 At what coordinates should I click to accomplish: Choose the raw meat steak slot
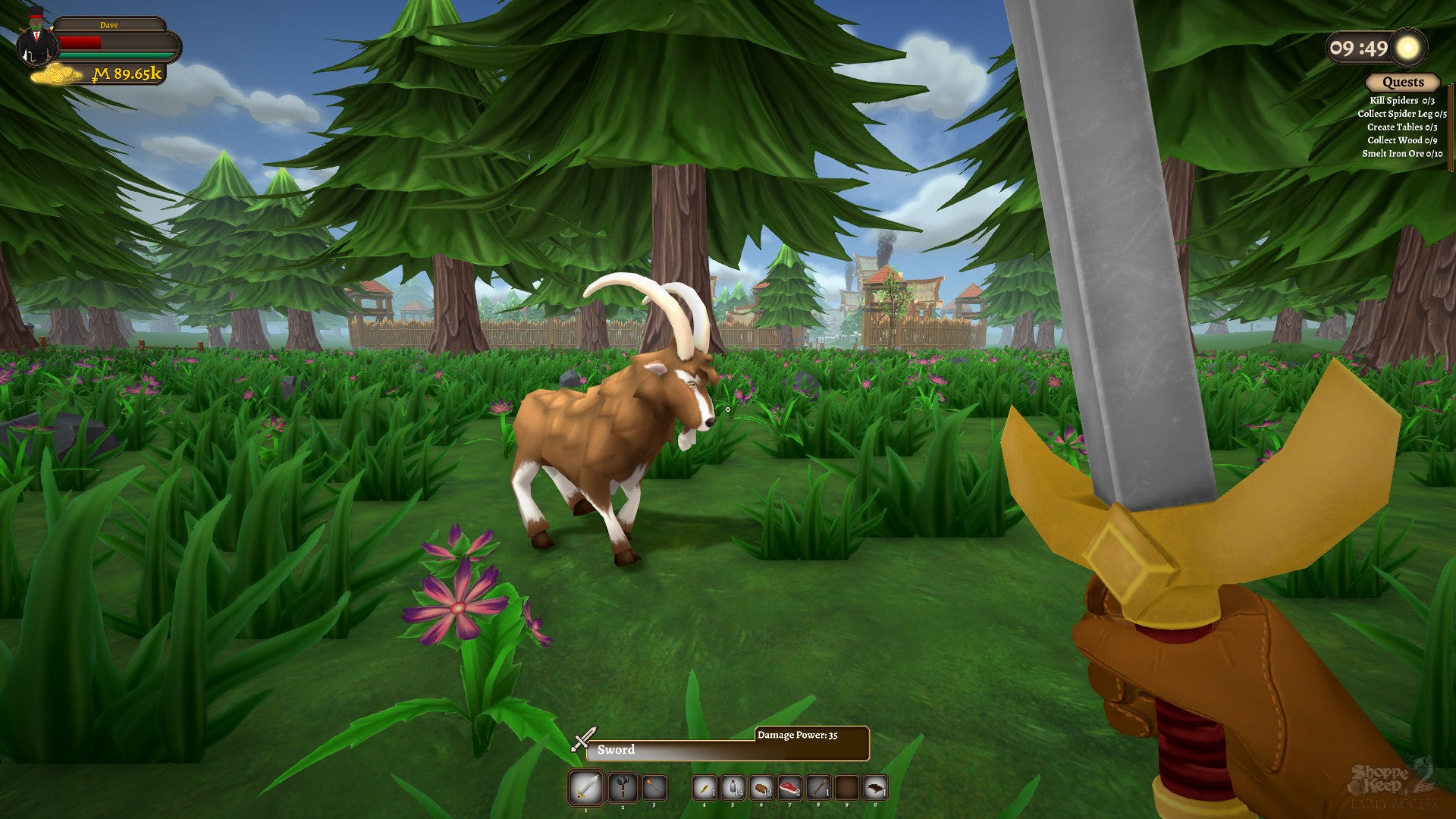pyautogui.click(x=790, y=788)
